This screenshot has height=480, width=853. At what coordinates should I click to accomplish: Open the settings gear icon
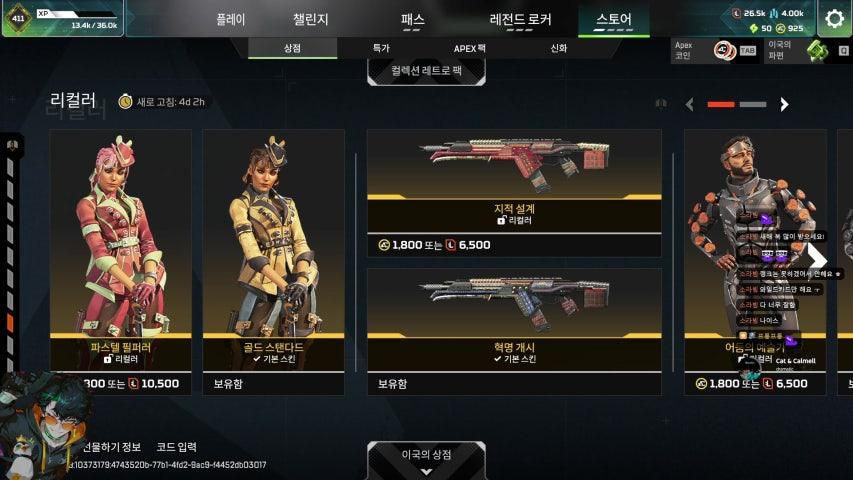click(x=834, y=18)
